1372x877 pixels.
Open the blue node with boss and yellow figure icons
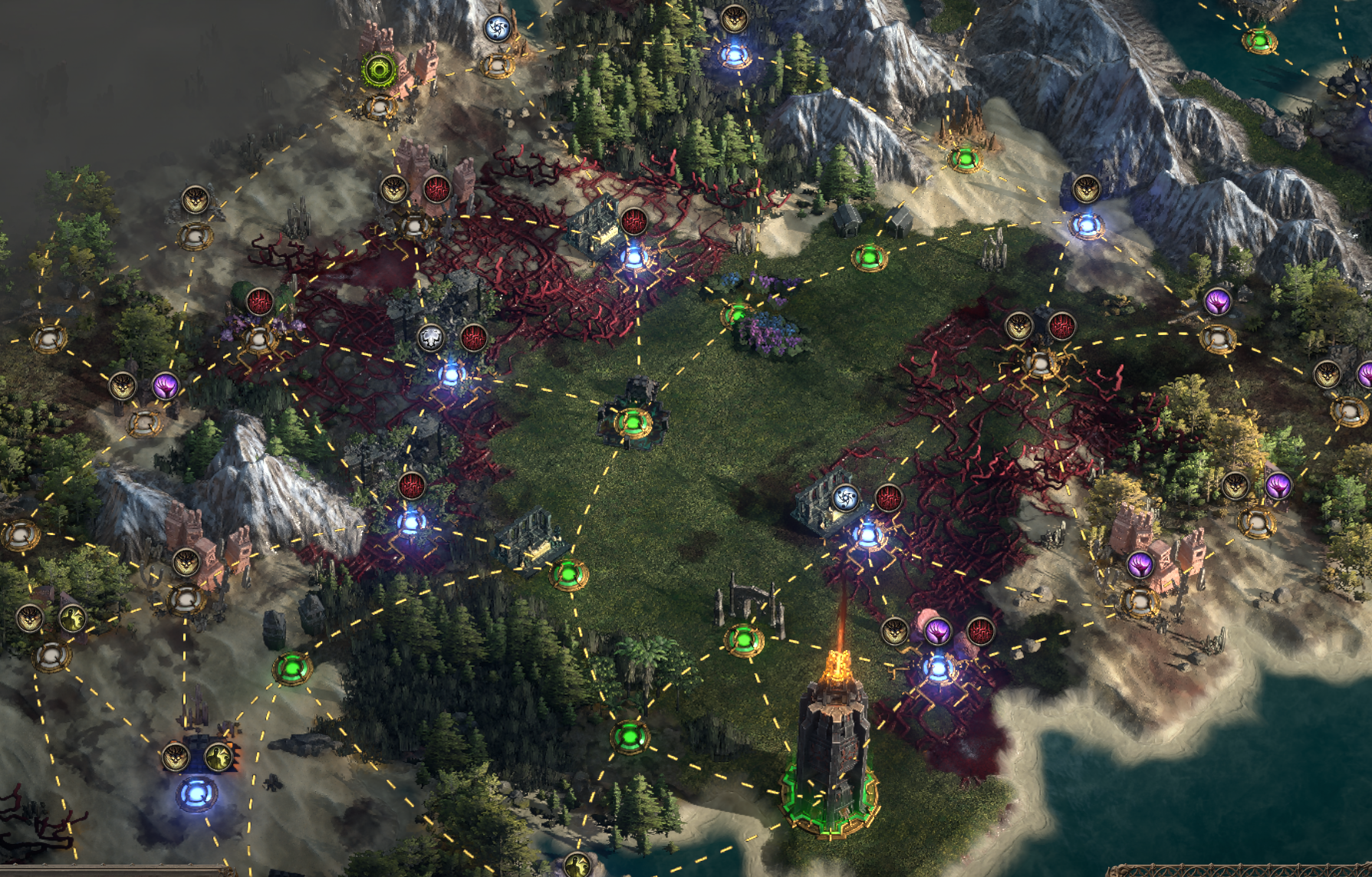(196, 793)
